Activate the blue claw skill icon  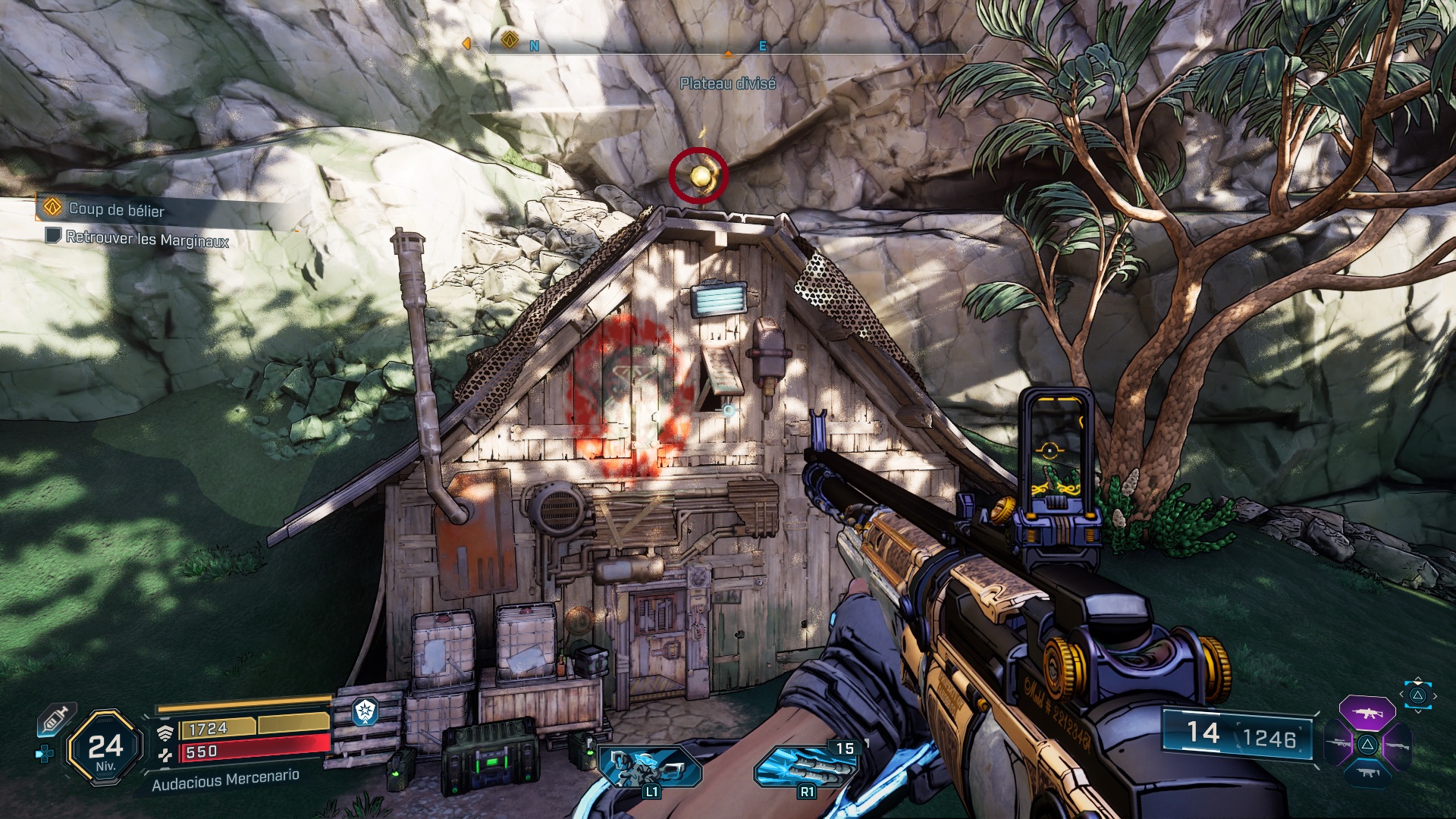[x=805, y=766]
